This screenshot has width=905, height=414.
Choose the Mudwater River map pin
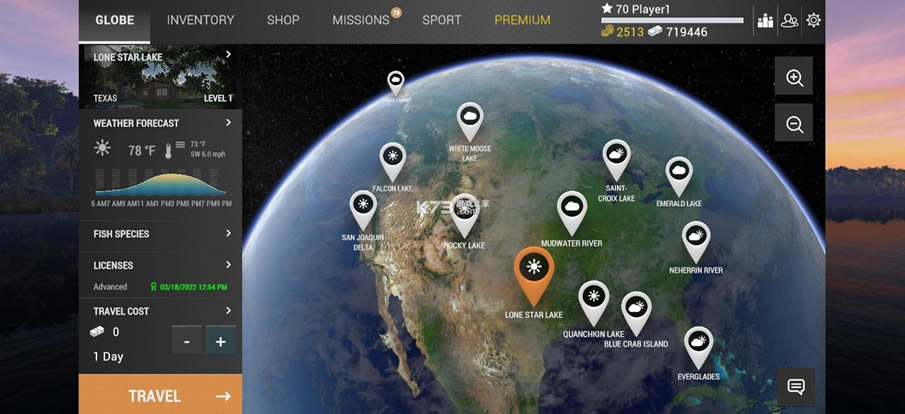click(x=572, y=210)
